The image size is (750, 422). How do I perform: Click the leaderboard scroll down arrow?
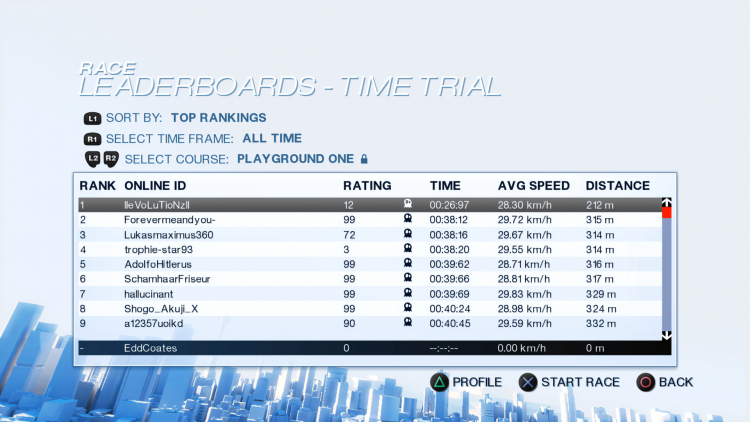[x=667, y=334]
